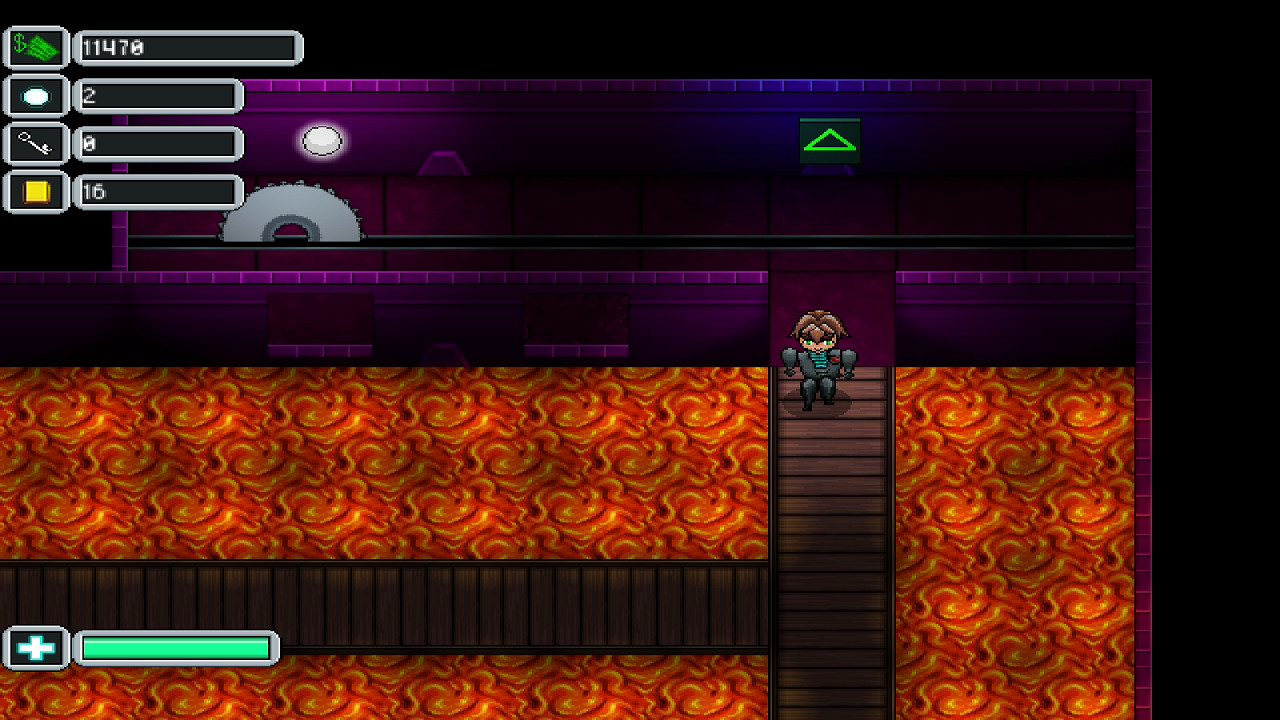The width and height of the screenshot is (1280, 720).
Task: Click the glowing green triangle sign
Action: click(828, 138)
